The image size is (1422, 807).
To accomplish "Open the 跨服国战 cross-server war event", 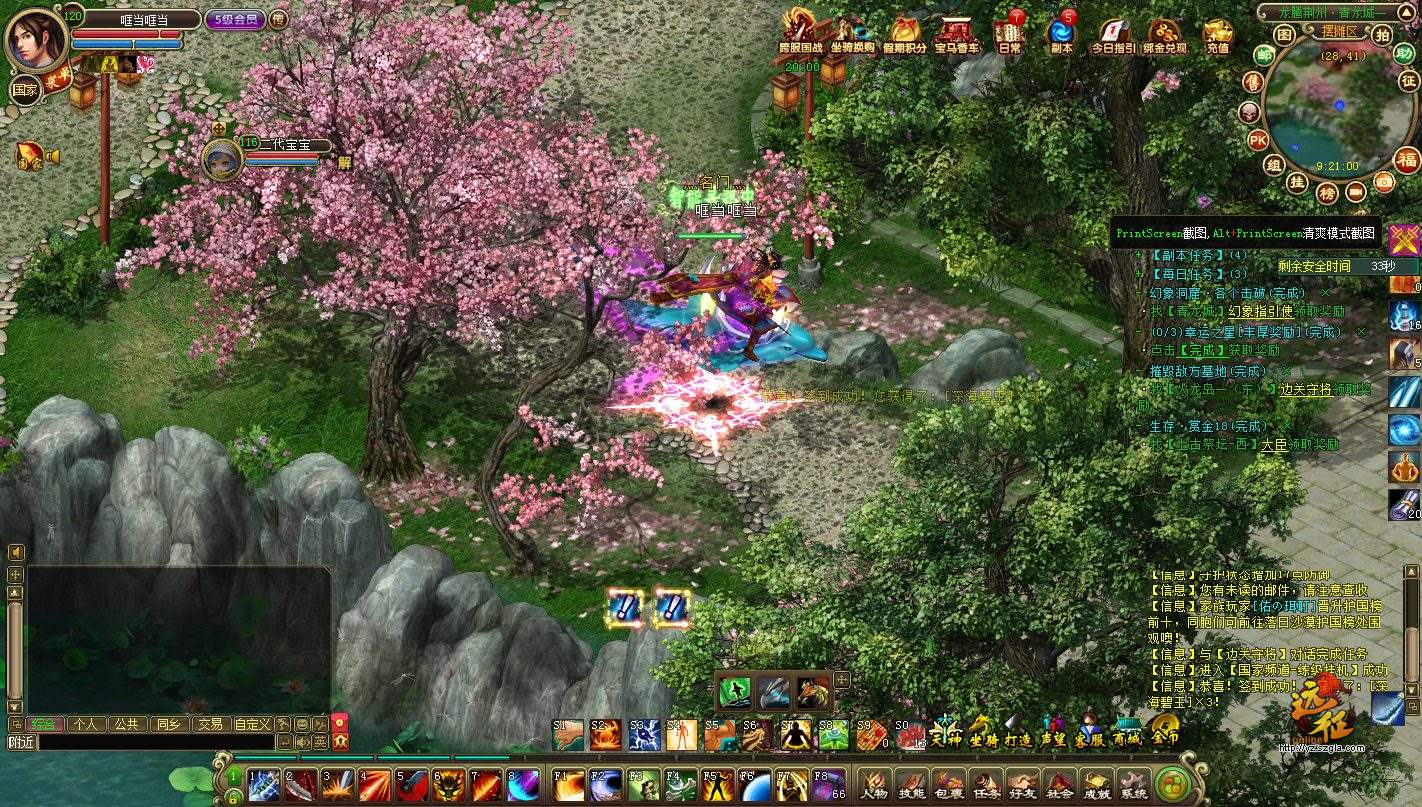I will 801,33.
